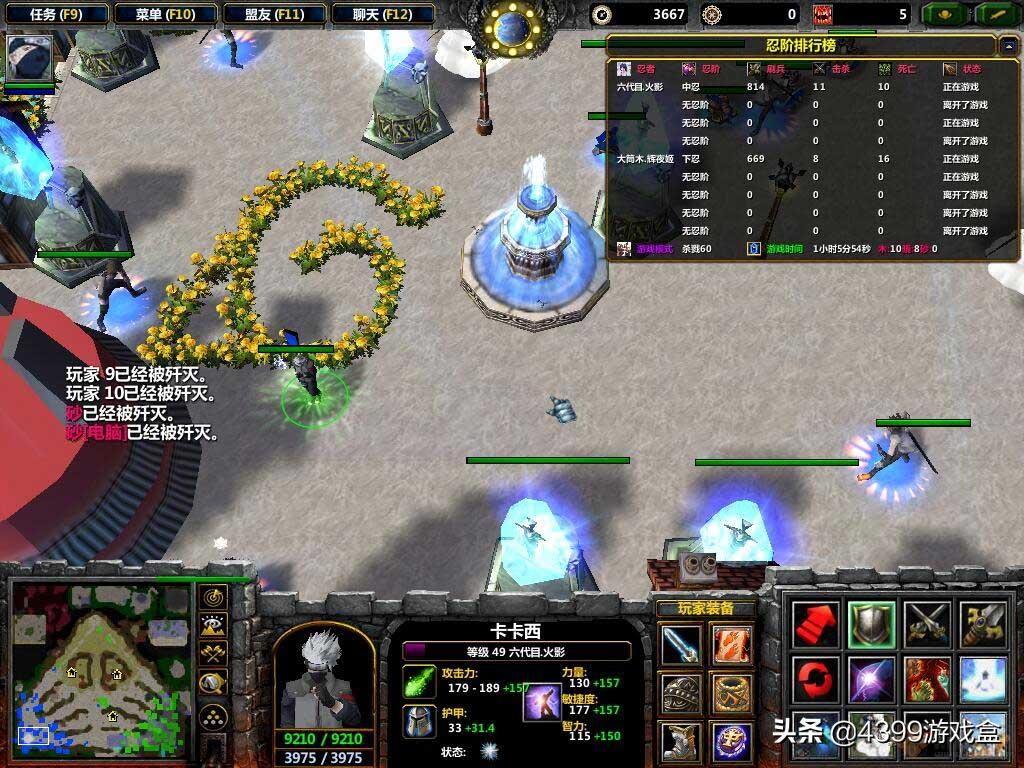Click the Kakashi hero portrait
Image resolution: width=1024 pixels, height=768 pixels.
[323, 678]
